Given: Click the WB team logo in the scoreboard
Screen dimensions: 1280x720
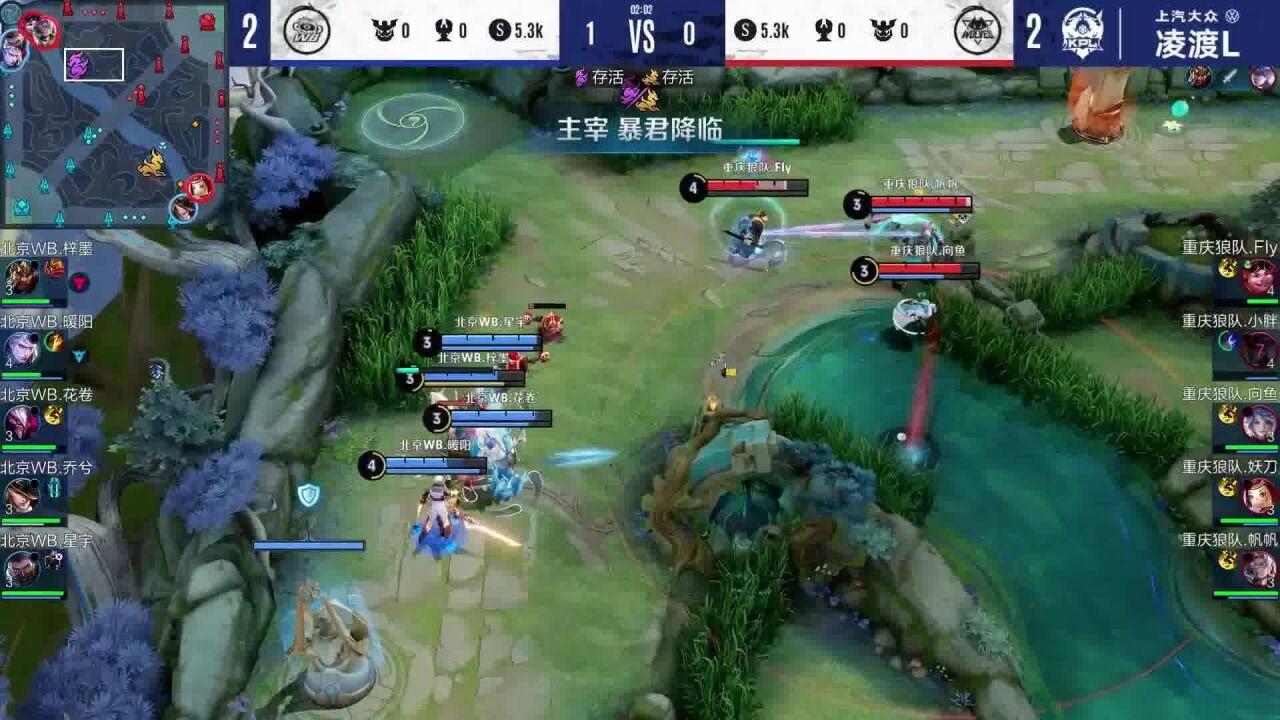Looking at the screenshot, I should point(306,31).
